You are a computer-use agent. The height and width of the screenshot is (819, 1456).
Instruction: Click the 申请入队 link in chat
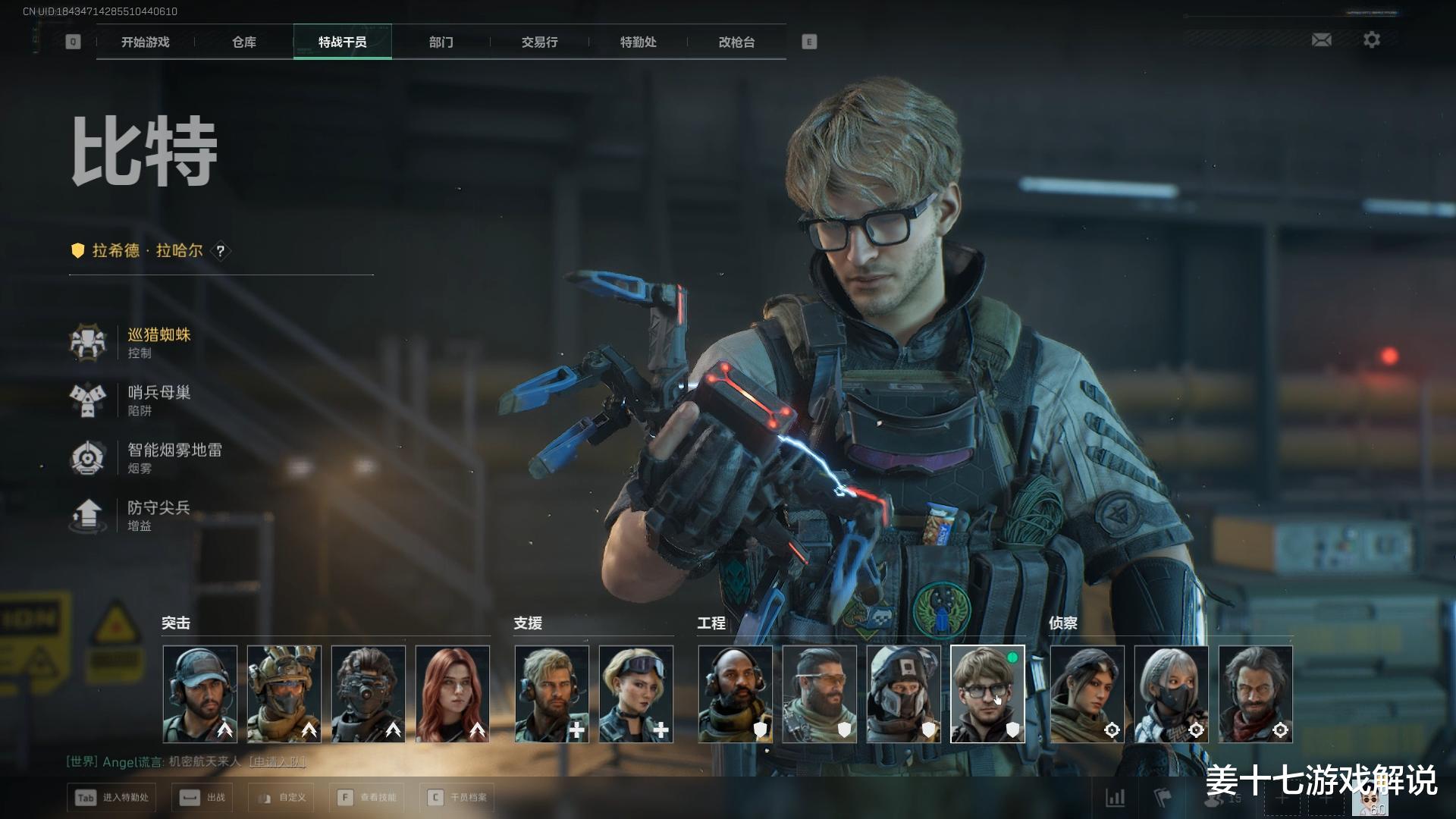(x=277, y=761)
